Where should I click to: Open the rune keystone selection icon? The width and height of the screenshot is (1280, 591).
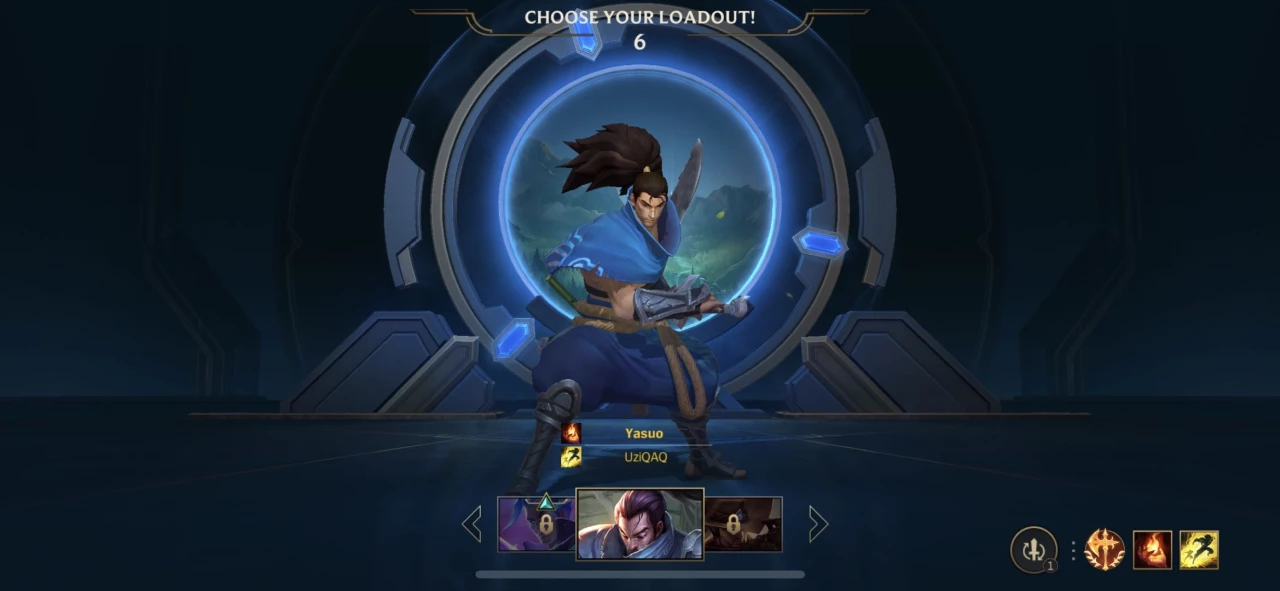coord(1105,550)
